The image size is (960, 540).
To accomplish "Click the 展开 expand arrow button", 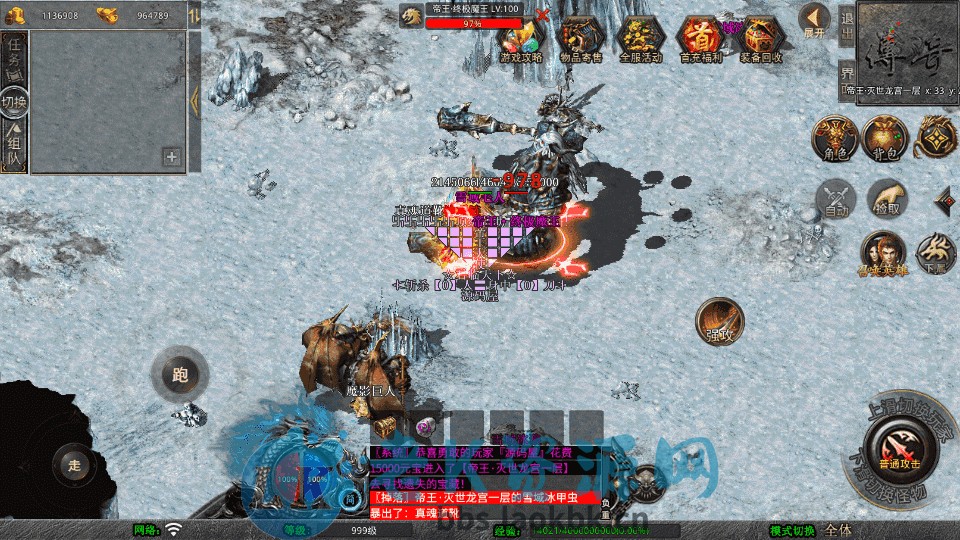I will (814, 20).
